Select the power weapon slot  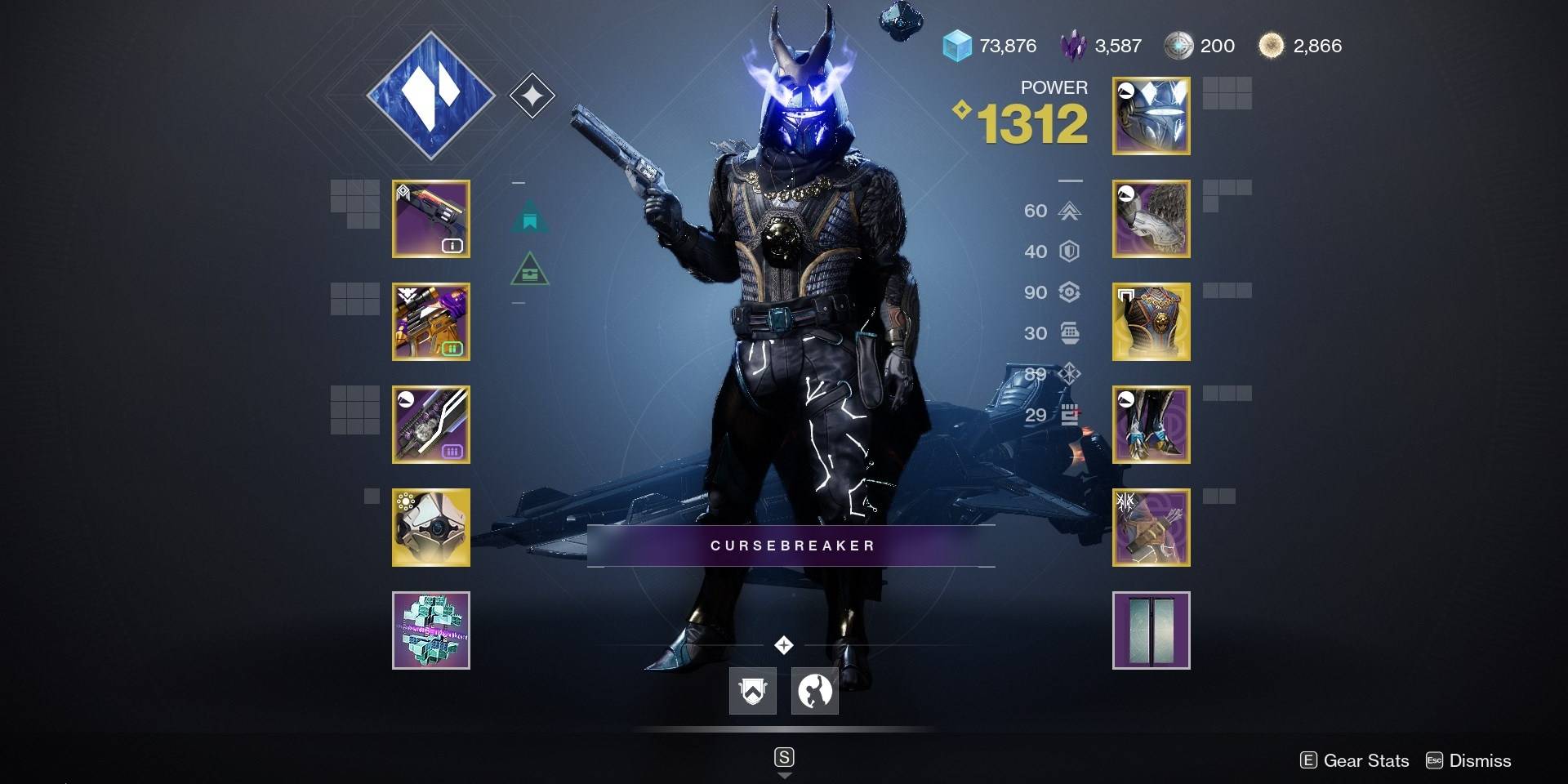[430, 425]
